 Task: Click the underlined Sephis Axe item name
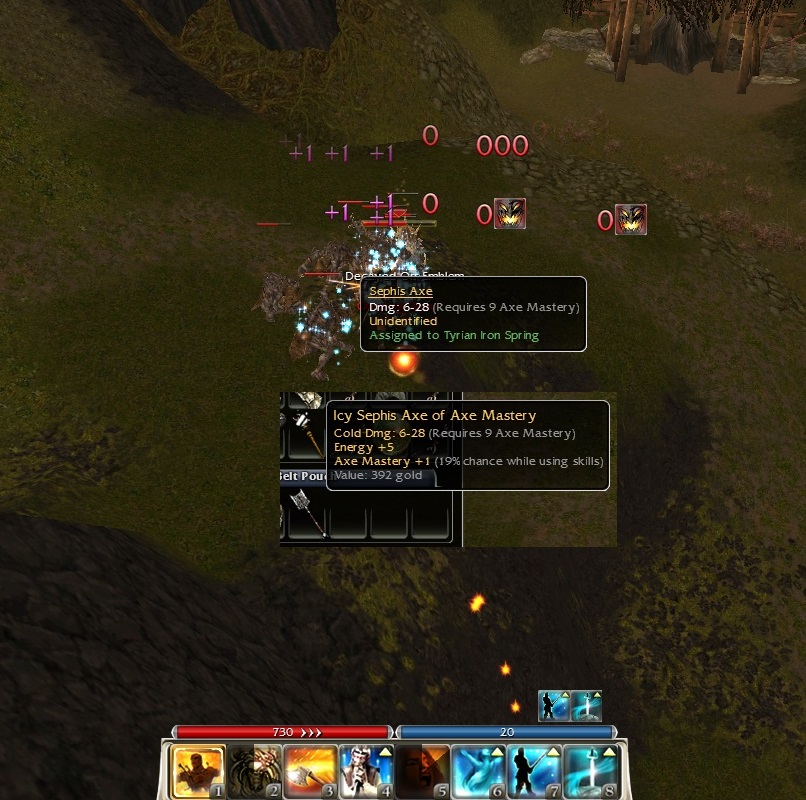(x=401, y=291)
